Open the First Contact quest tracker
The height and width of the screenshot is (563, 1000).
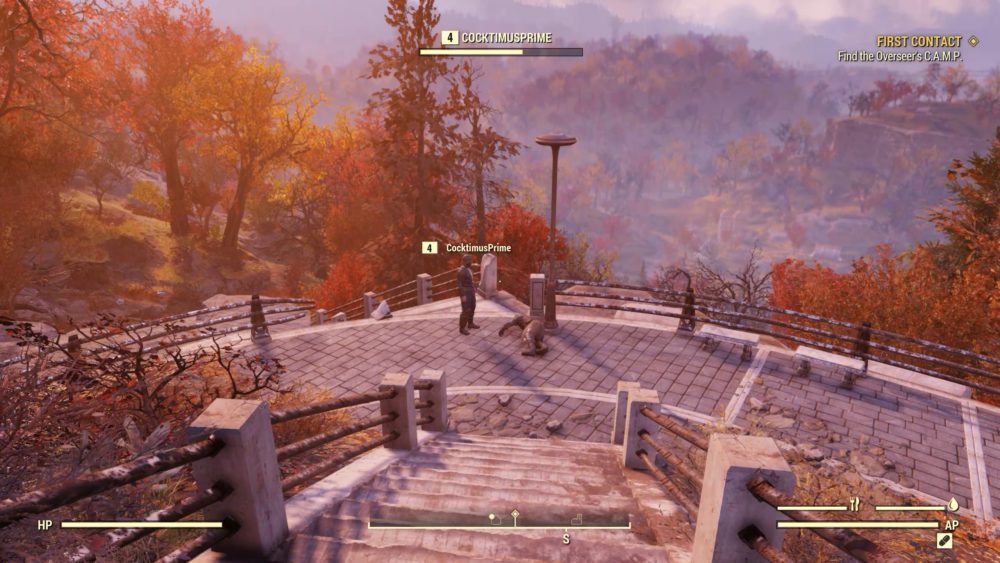918,42
